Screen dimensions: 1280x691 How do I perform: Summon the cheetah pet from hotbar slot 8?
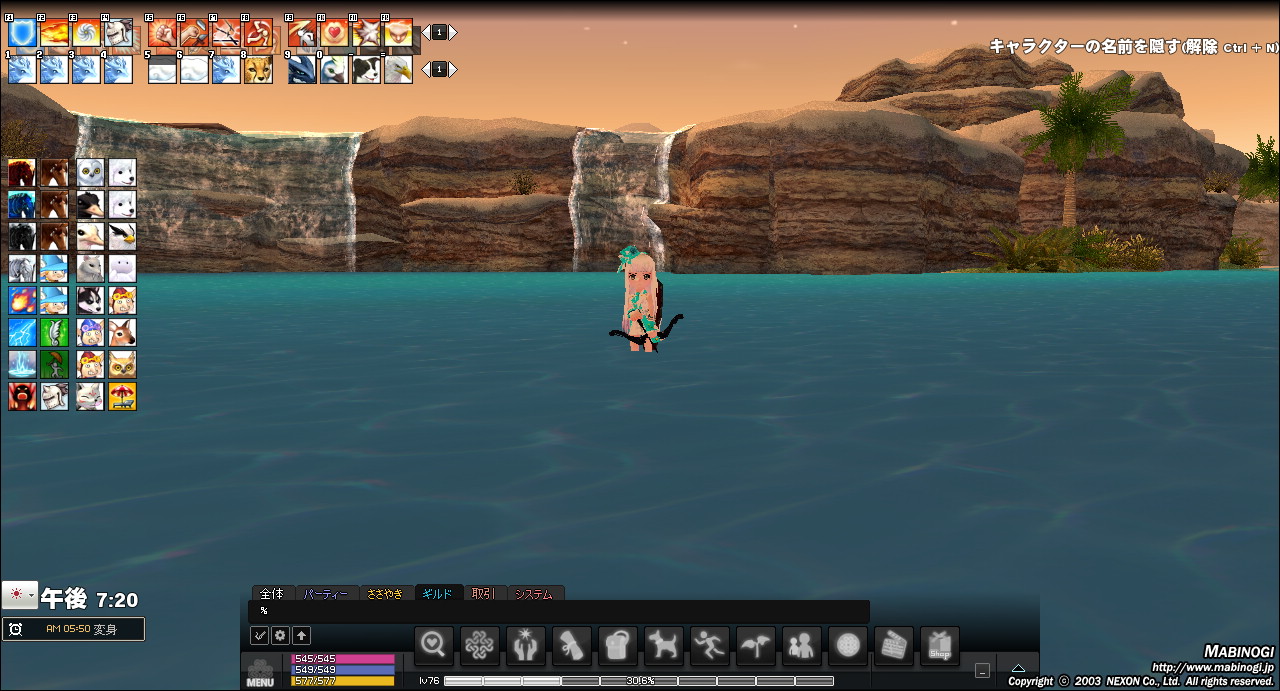pyautogui.click(x=258, y=70)
